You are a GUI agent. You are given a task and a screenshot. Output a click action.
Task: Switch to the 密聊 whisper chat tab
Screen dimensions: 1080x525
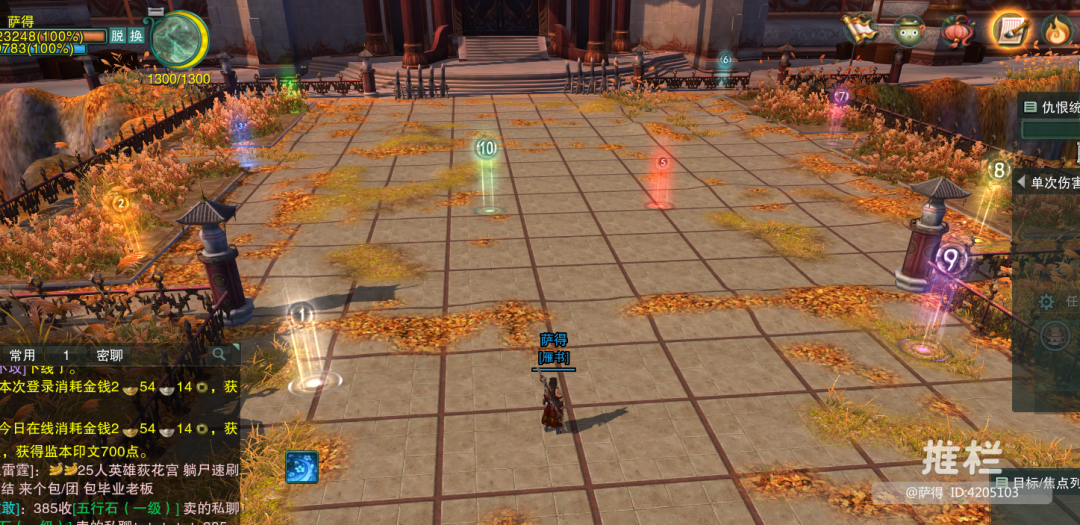tap(110, 355)
